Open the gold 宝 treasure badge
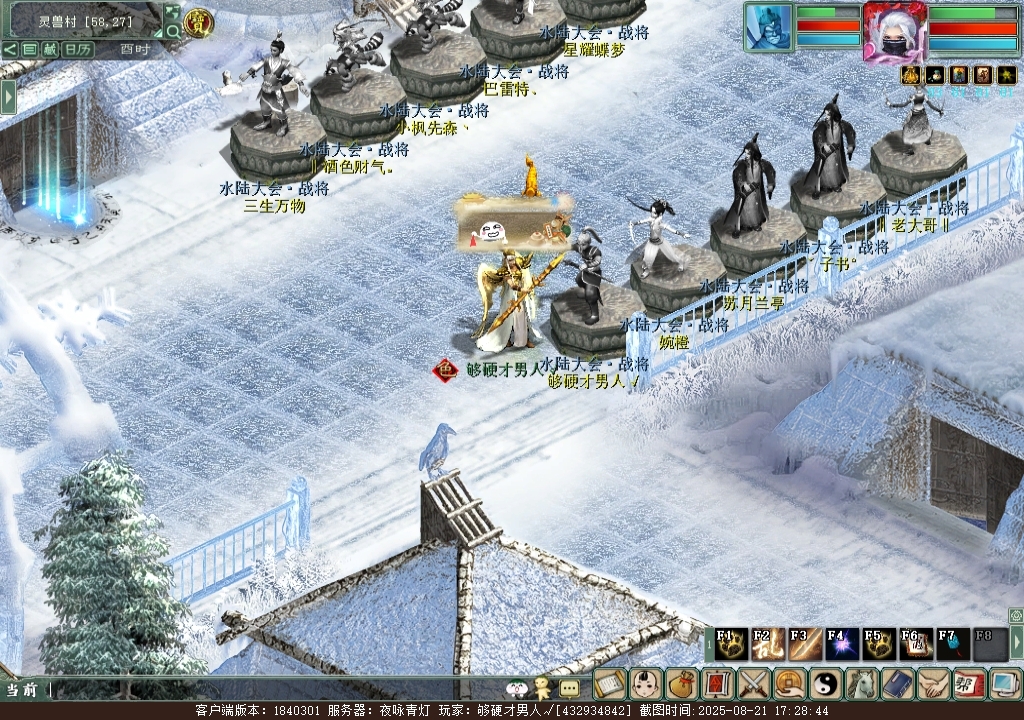Viewport: 1024px width, 720px height. [199, 22]
